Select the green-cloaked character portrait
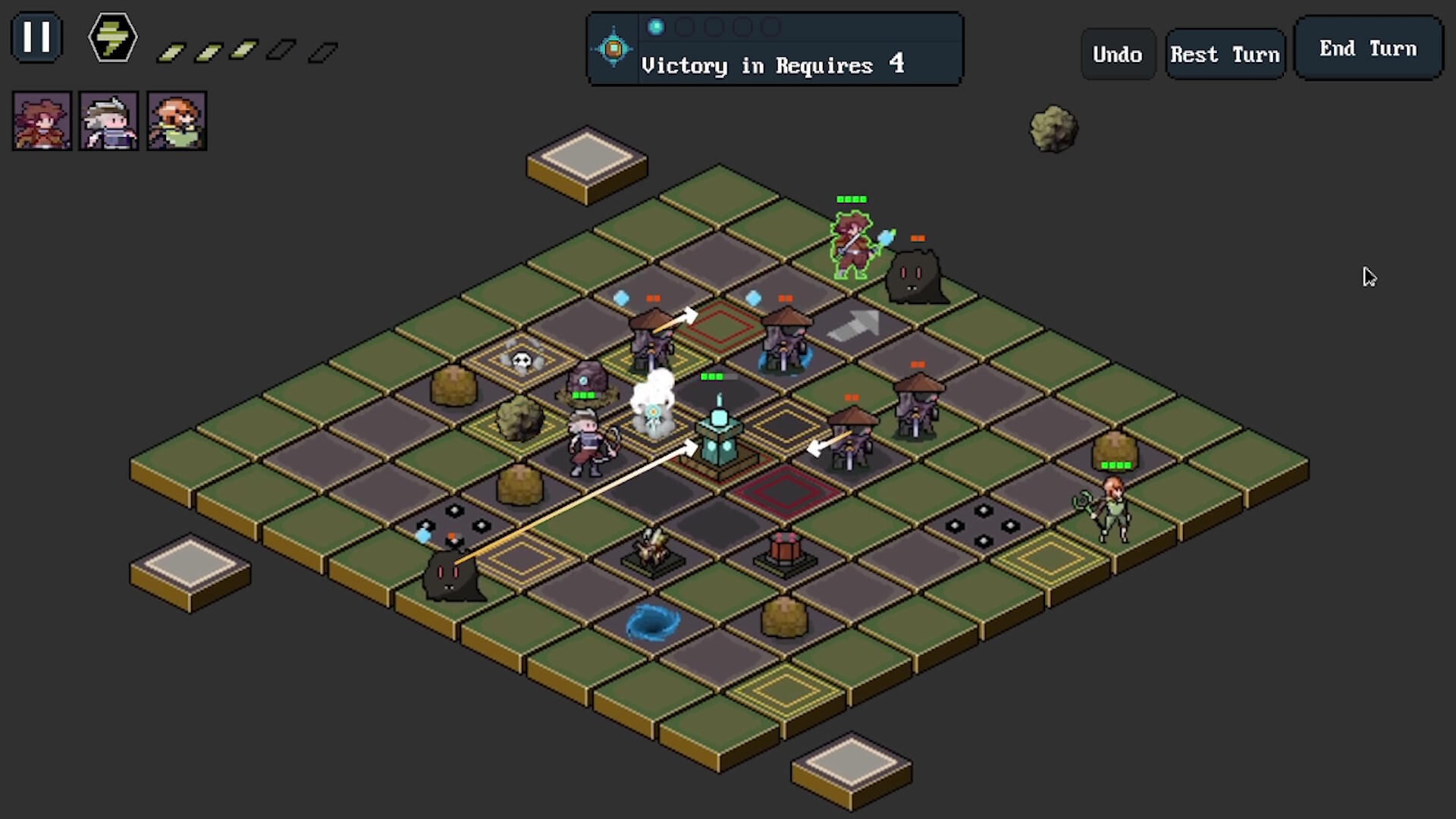 tap(176, 120)
